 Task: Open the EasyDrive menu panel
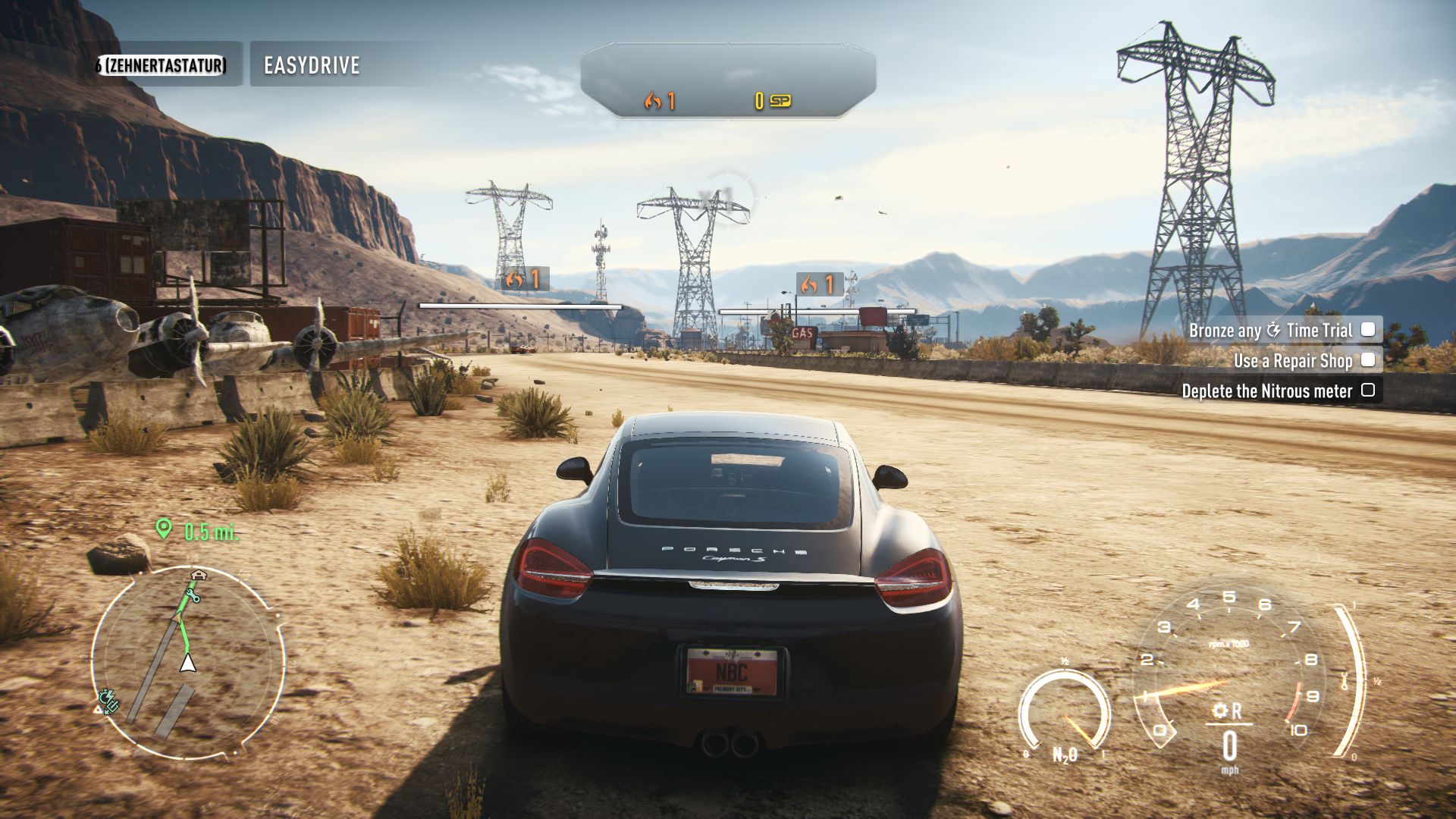[x=312, y=65]
